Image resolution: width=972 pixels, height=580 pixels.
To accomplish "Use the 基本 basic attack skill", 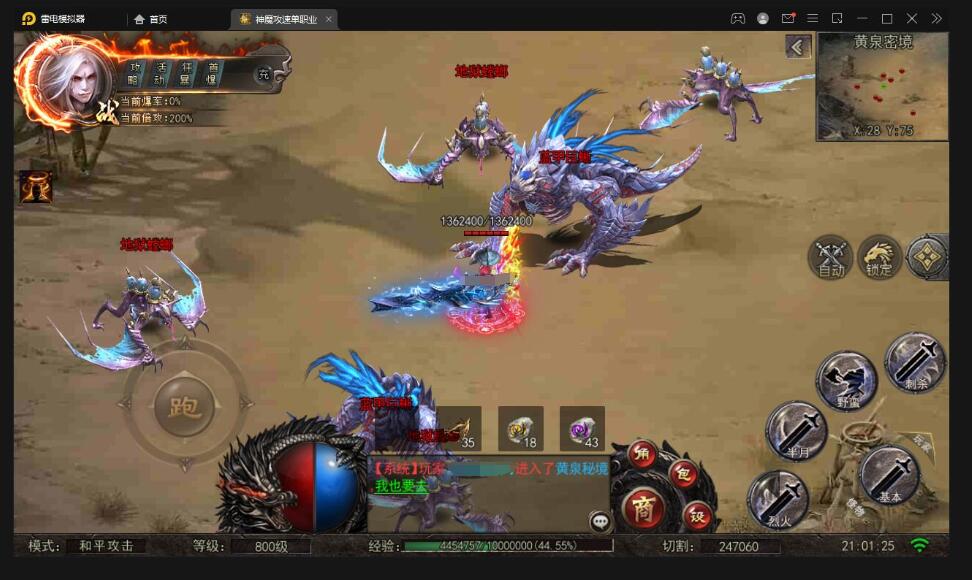I will tap(889, 475).
